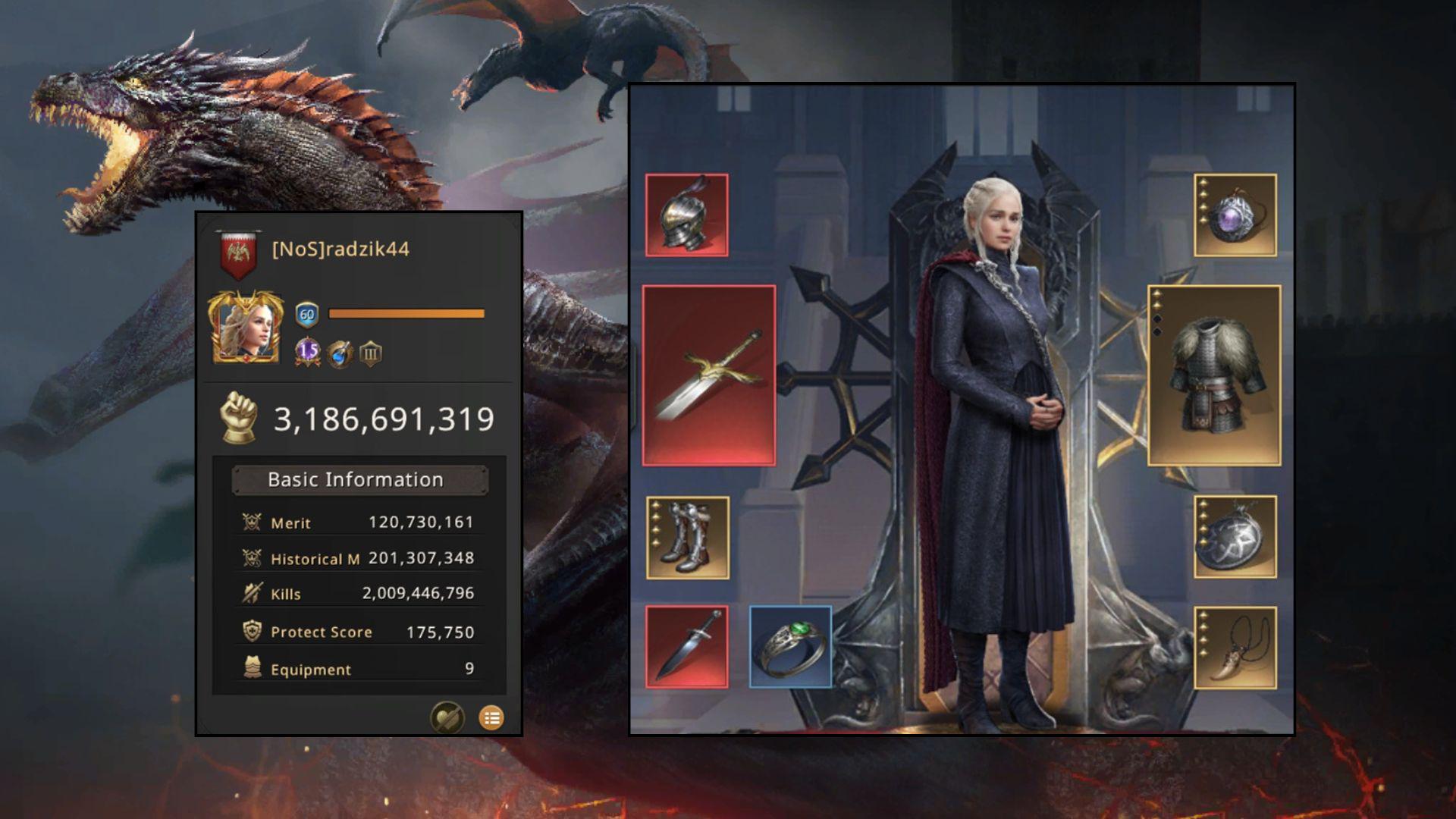Viewport: 1456px width, 819px height.
Task: View the purple gem amulet slot
Action: click(x=1235, y=215)
